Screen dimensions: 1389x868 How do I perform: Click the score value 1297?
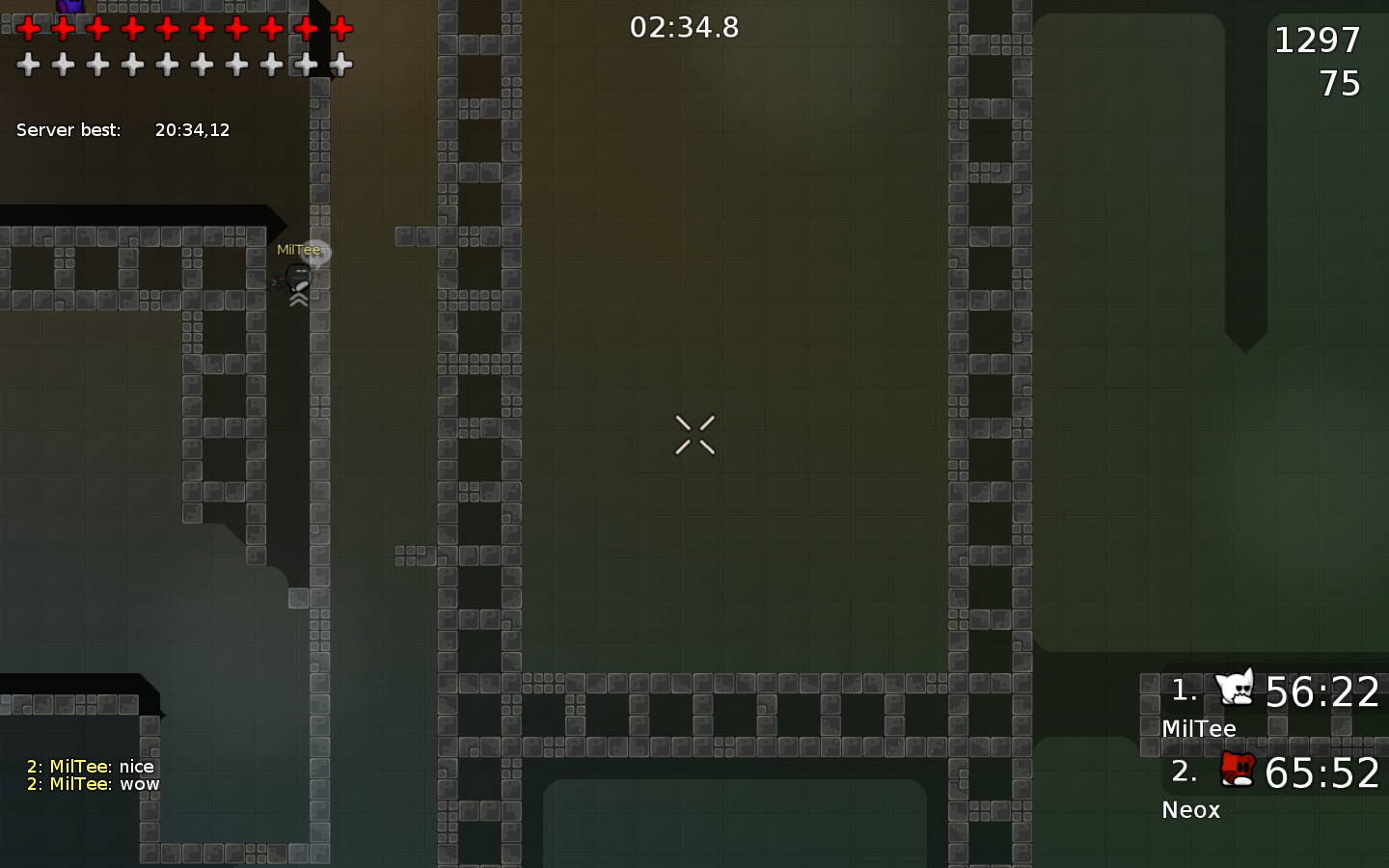(x=1316, y=40)
